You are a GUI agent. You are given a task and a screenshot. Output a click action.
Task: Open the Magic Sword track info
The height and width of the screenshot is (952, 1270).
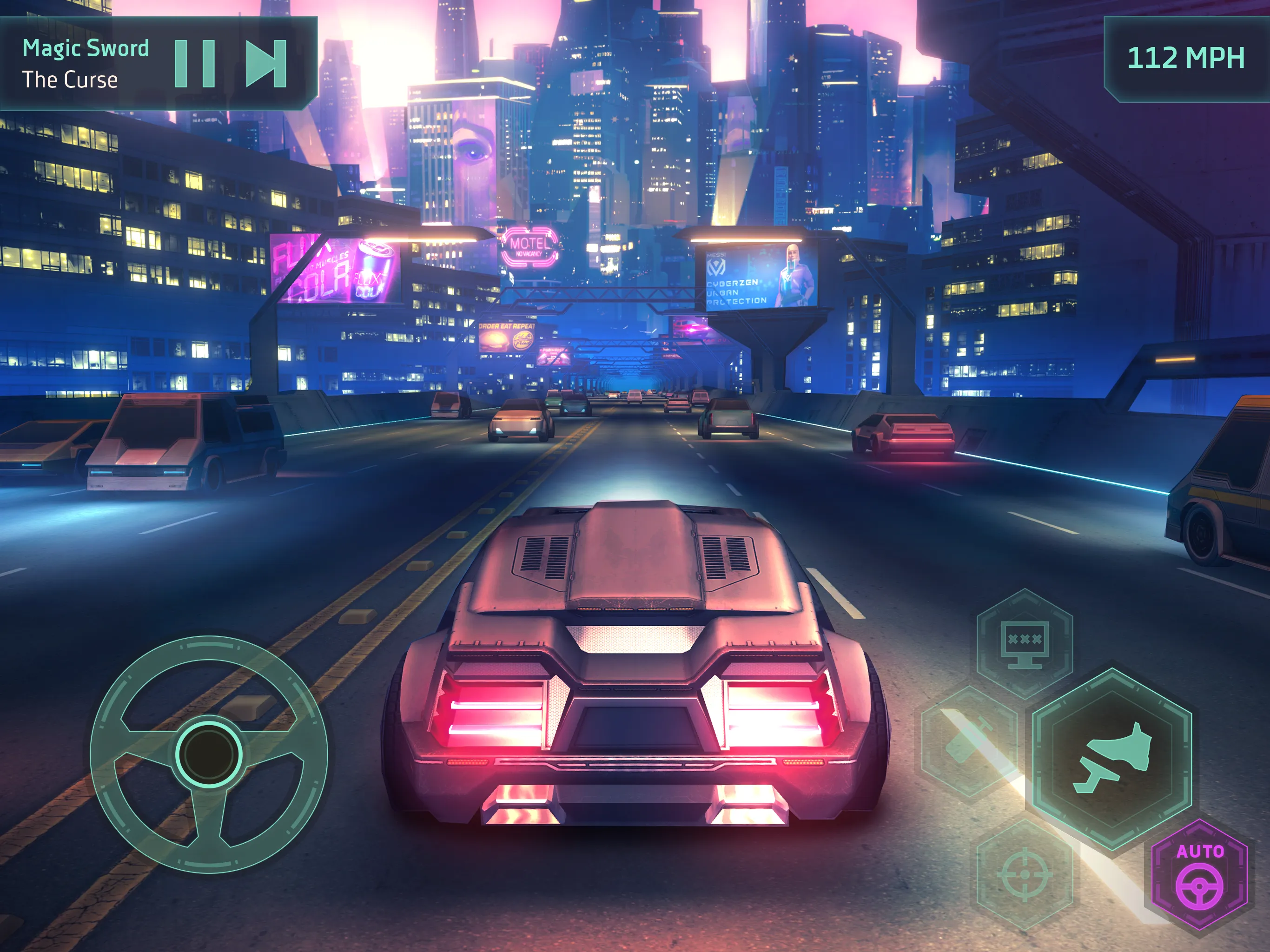point(85,48)
